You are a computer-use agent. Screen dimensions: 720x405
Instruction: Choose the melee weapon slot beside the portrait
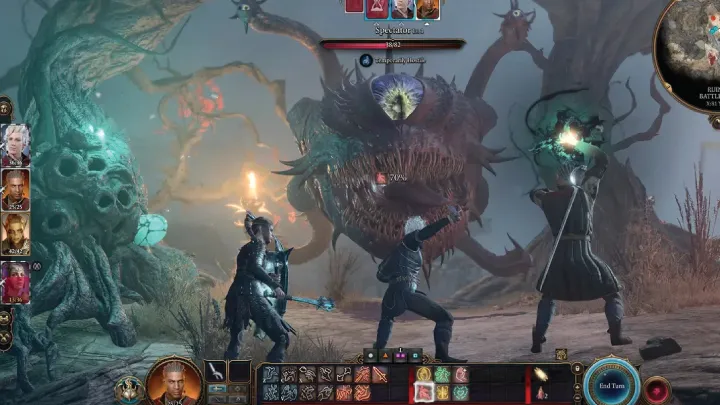pos(216,372)
